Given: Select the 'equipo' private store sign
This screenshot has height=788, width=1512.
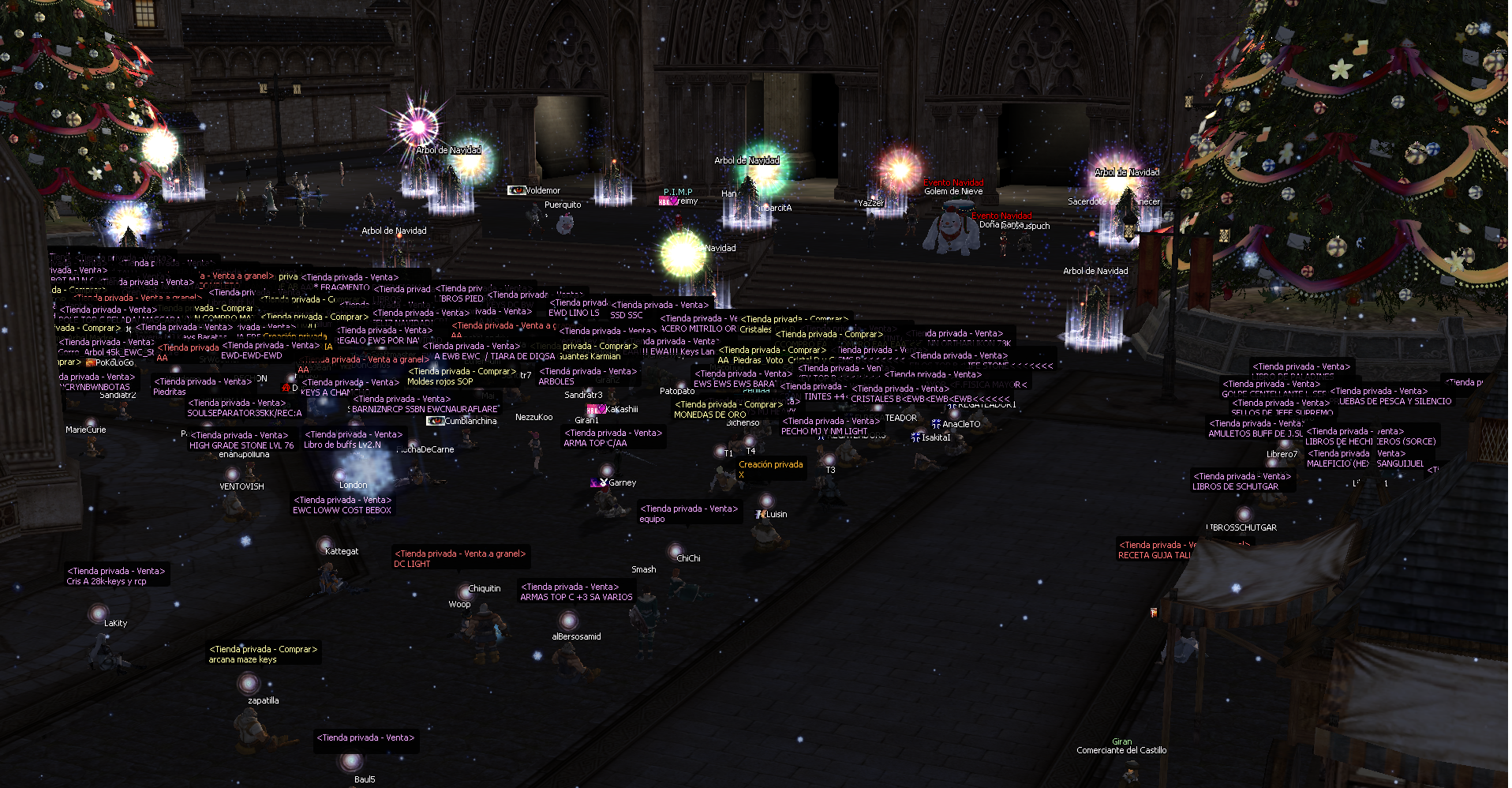Looking at the screenshot, I should 689,514.
